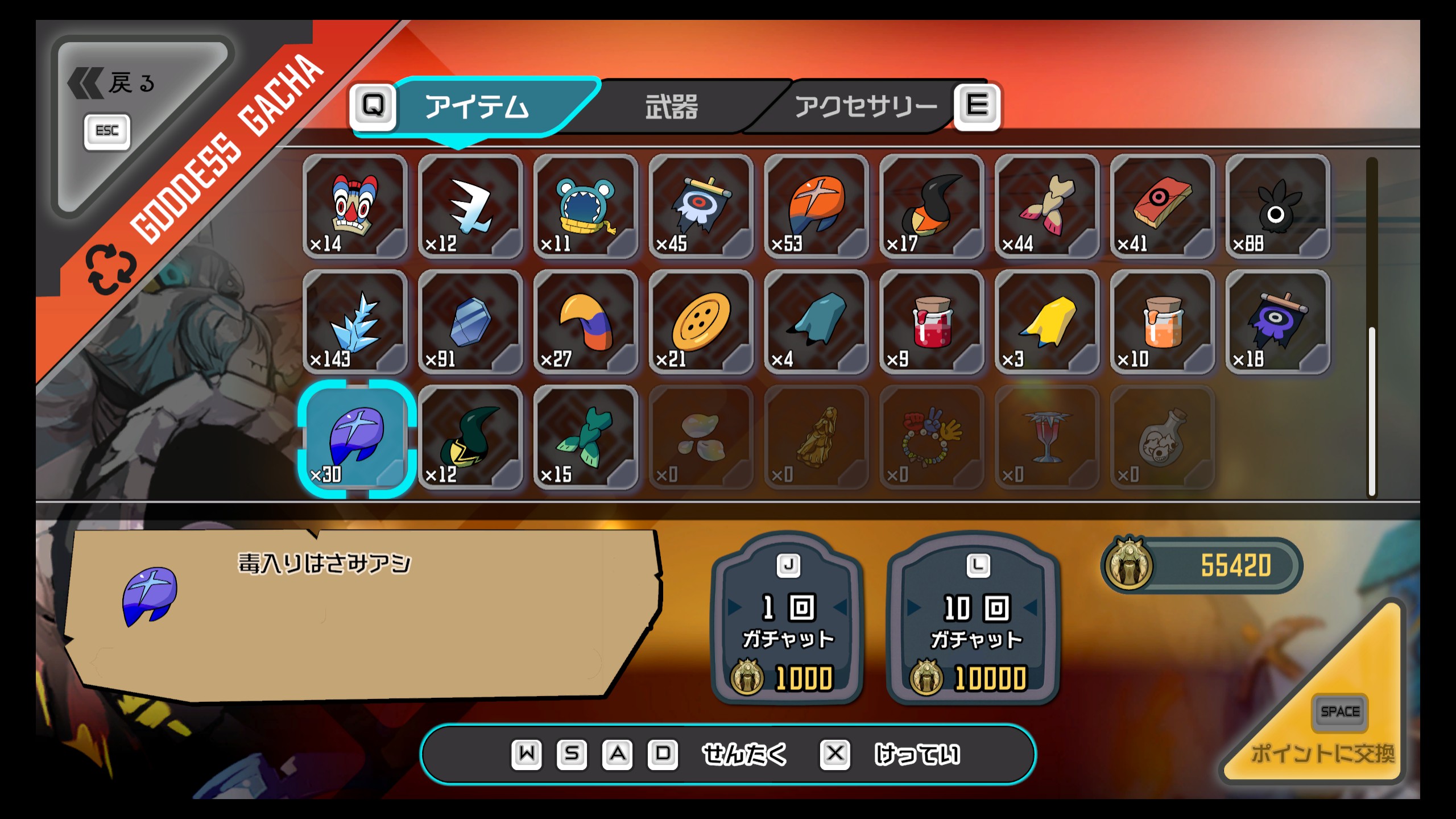Select the orange jam jar item
The height and width of the screenshot is (819, 1456).
pyautogui.click(x=1163, y=322)
